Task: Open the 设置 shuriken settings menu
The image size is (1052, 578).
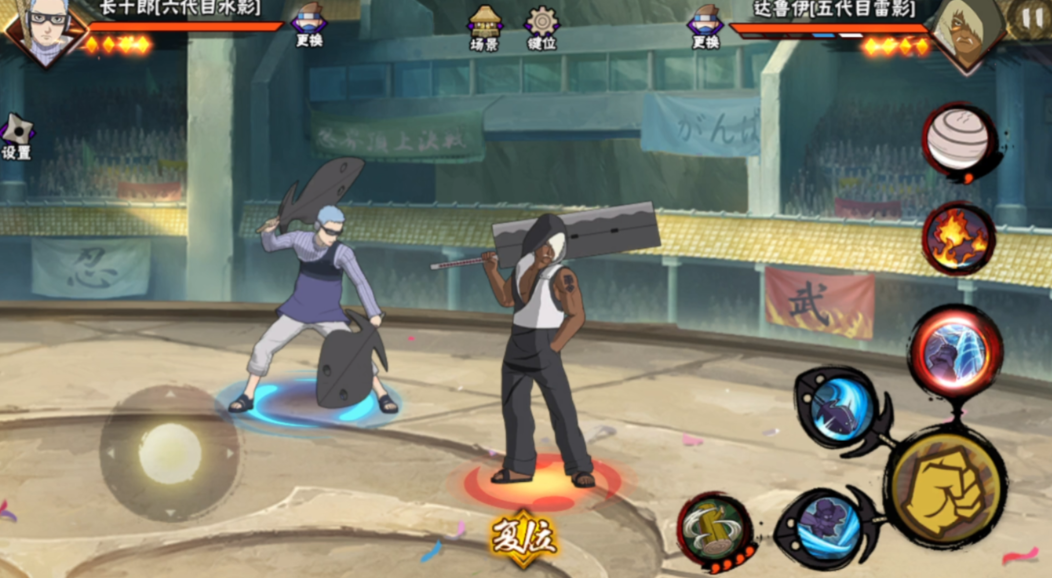Action: (16, 135)
